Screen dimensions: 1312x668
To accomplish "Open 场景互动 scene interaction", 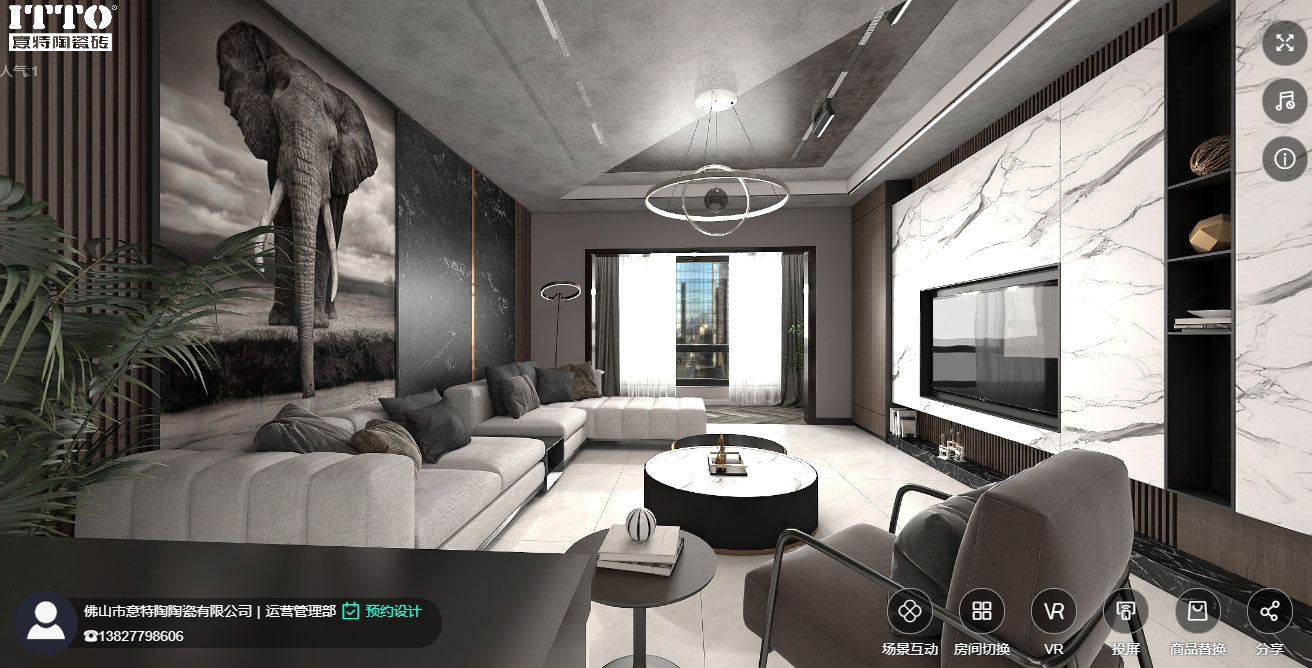I will point(909,611).
